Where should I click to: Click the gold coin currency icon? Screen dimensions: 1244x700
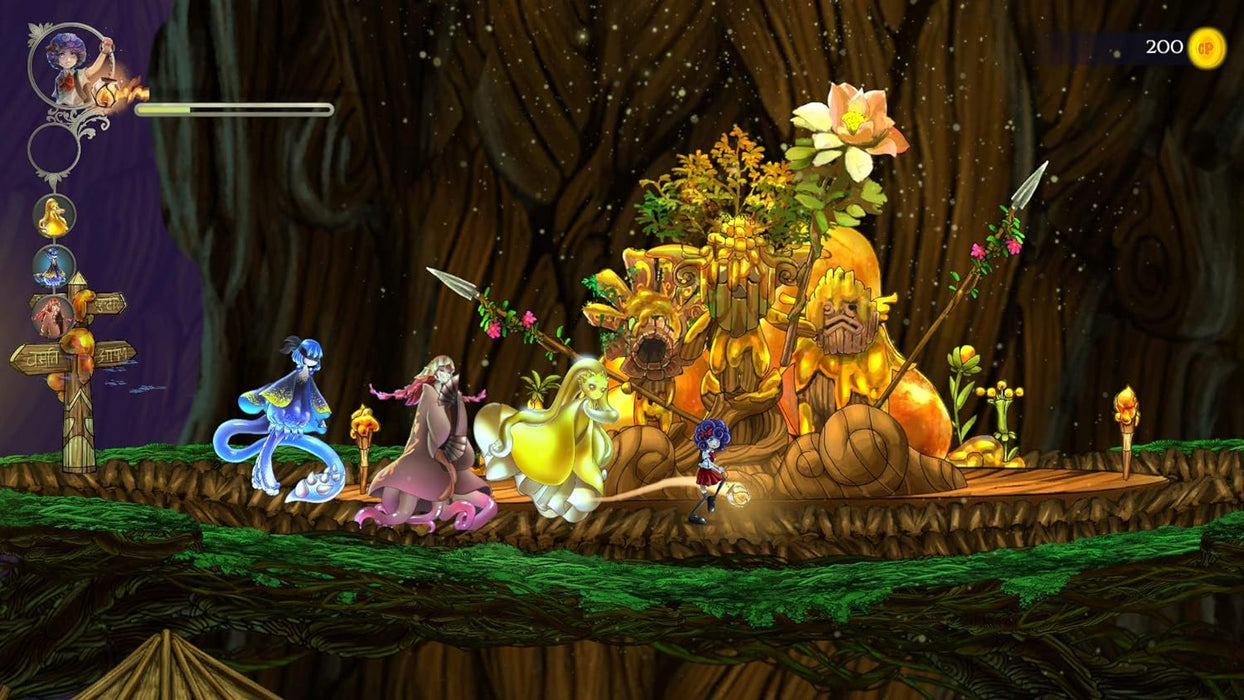[1206, 48]
